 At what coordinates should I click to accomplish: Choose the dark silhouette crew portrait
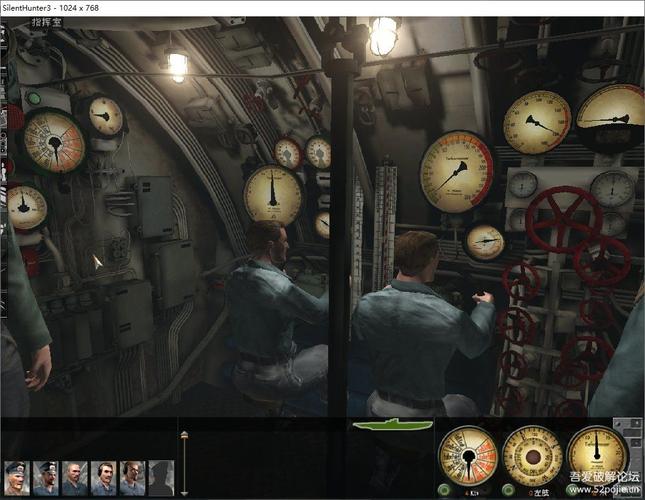160,479
